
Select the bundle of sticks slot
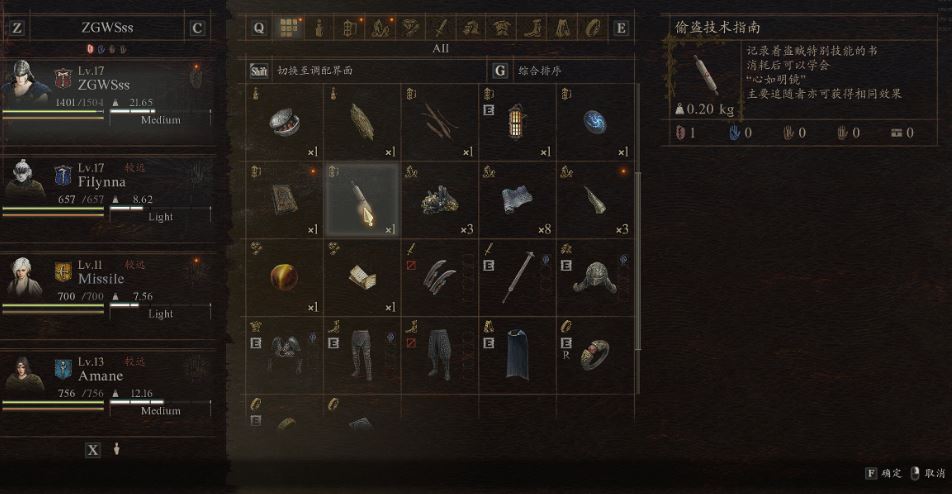(x=440, y=121)
